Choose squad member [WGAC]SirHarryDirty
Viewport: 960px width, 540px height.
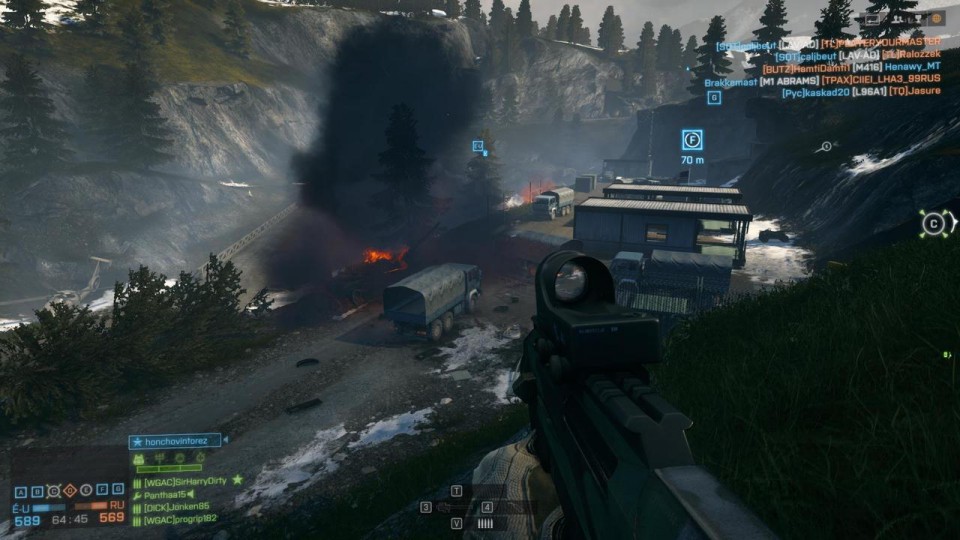click(x=185, y=481)
